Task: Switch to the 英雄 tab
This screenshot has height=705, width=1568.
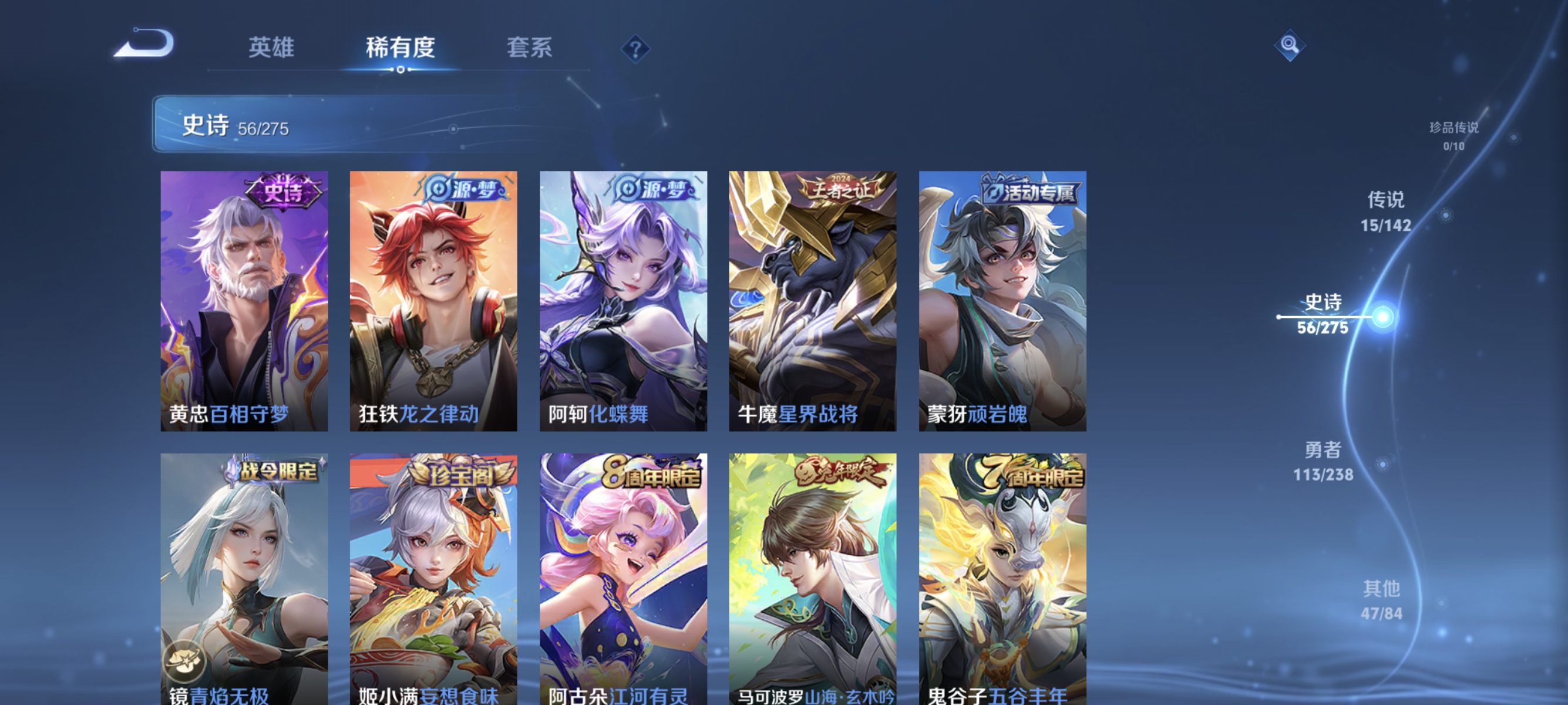Action: click(x=272, y=49)
